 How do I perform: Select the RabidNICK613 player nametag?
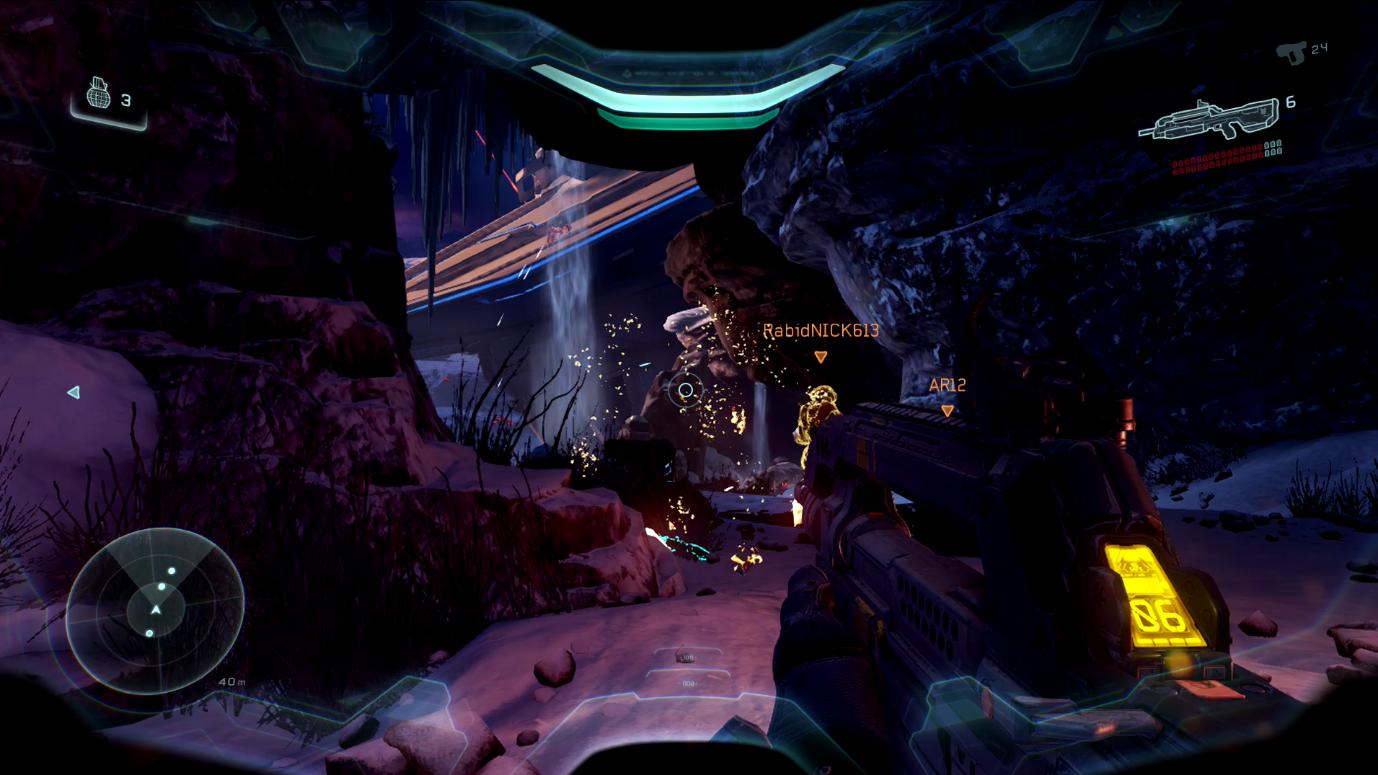coord(820,331)
